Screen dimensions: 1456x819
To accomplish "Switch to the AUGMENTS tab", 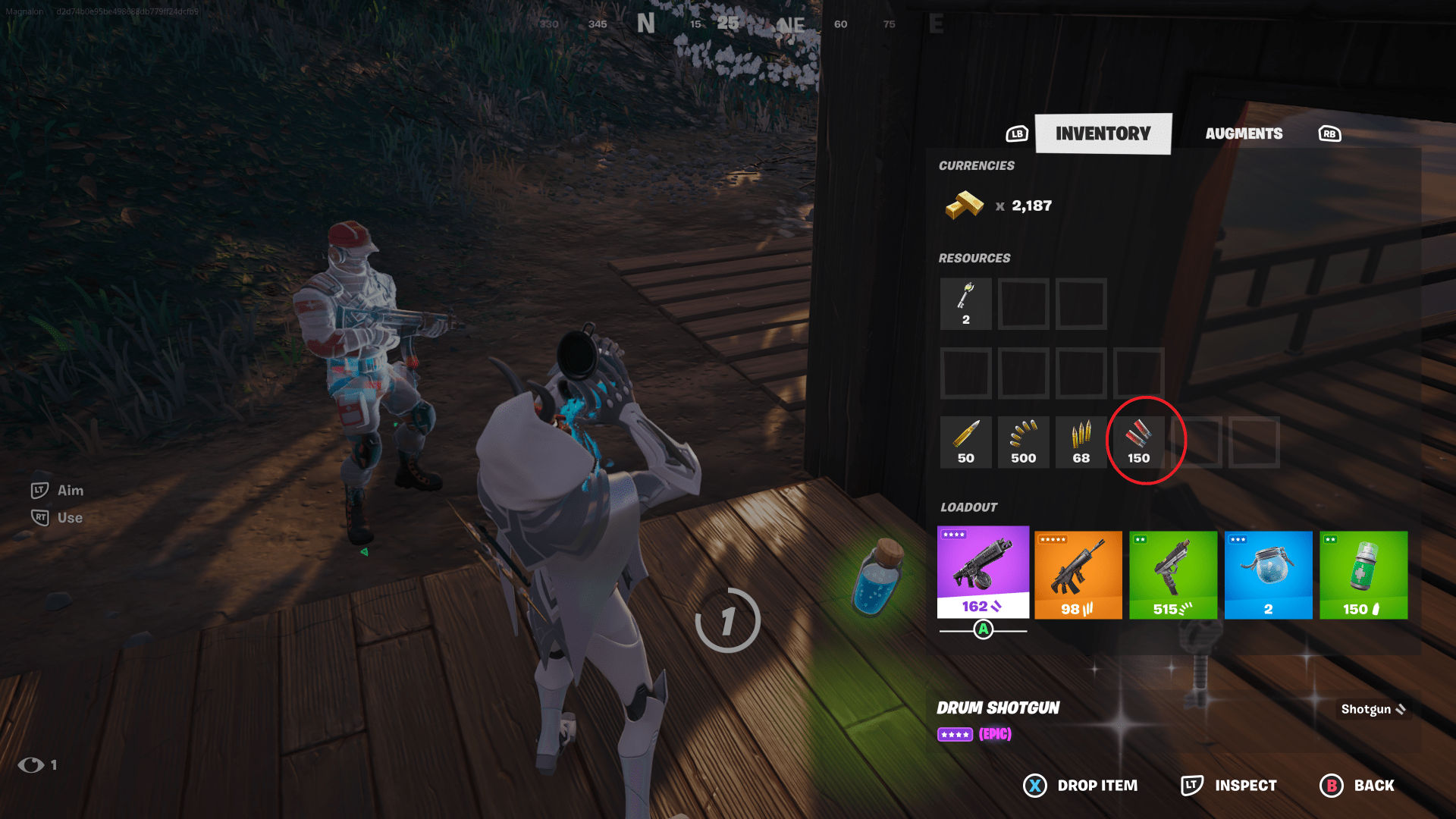I will coord(1244,133).
